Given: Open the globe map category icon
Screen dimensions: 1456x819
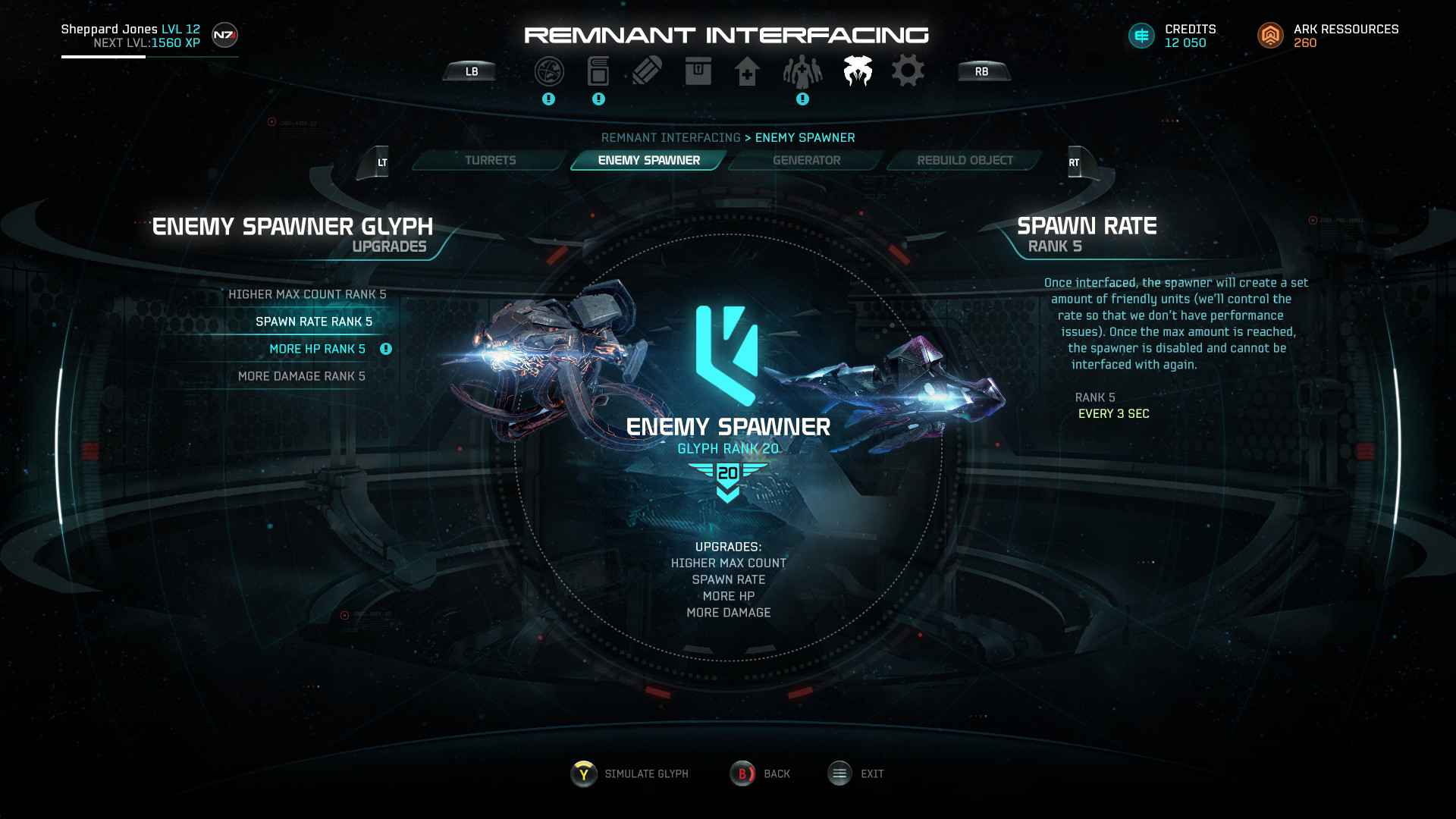Looking at the screenshot, I should (549, 71).
